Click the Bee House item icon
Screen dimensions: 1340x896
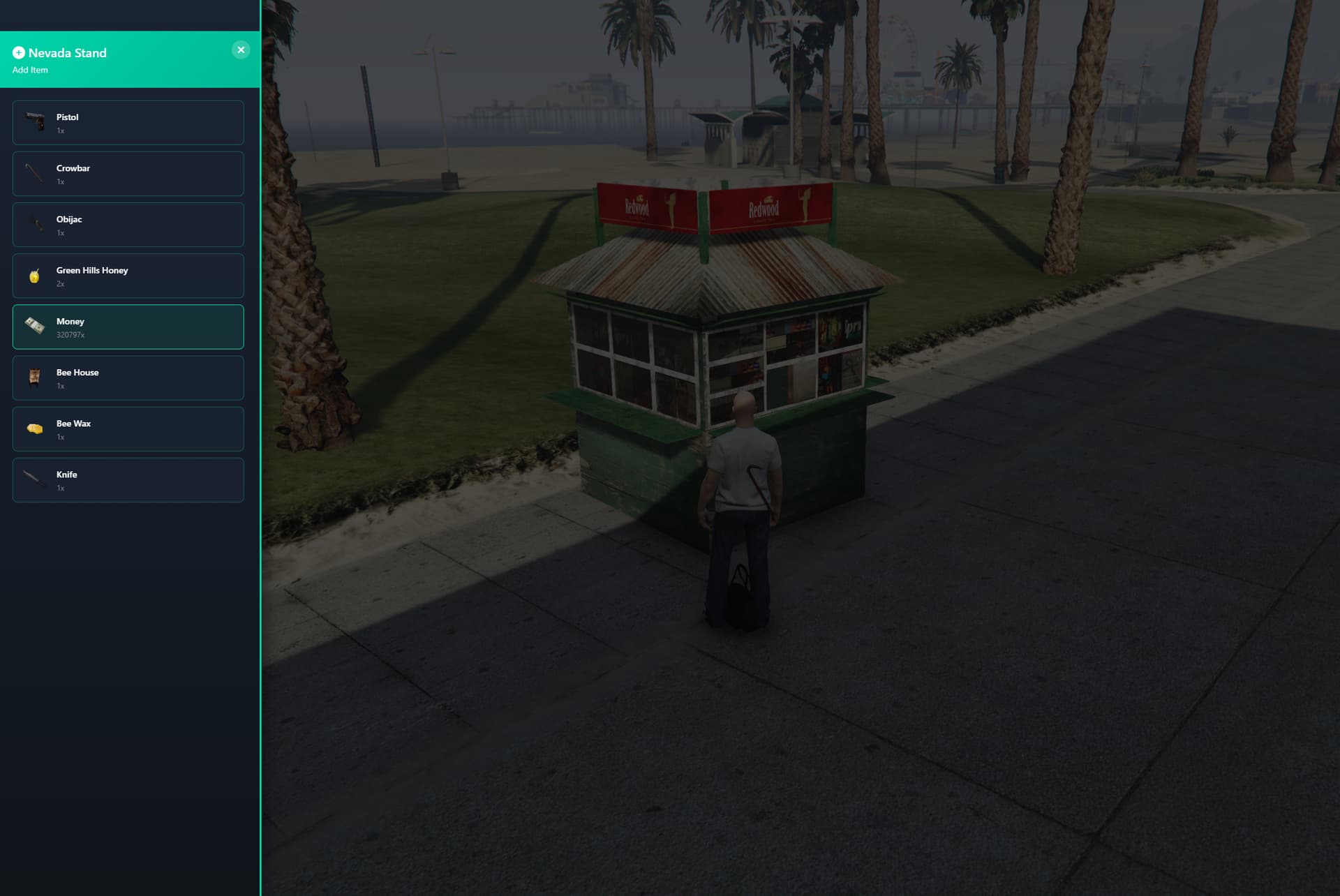[x=35, y=378]
